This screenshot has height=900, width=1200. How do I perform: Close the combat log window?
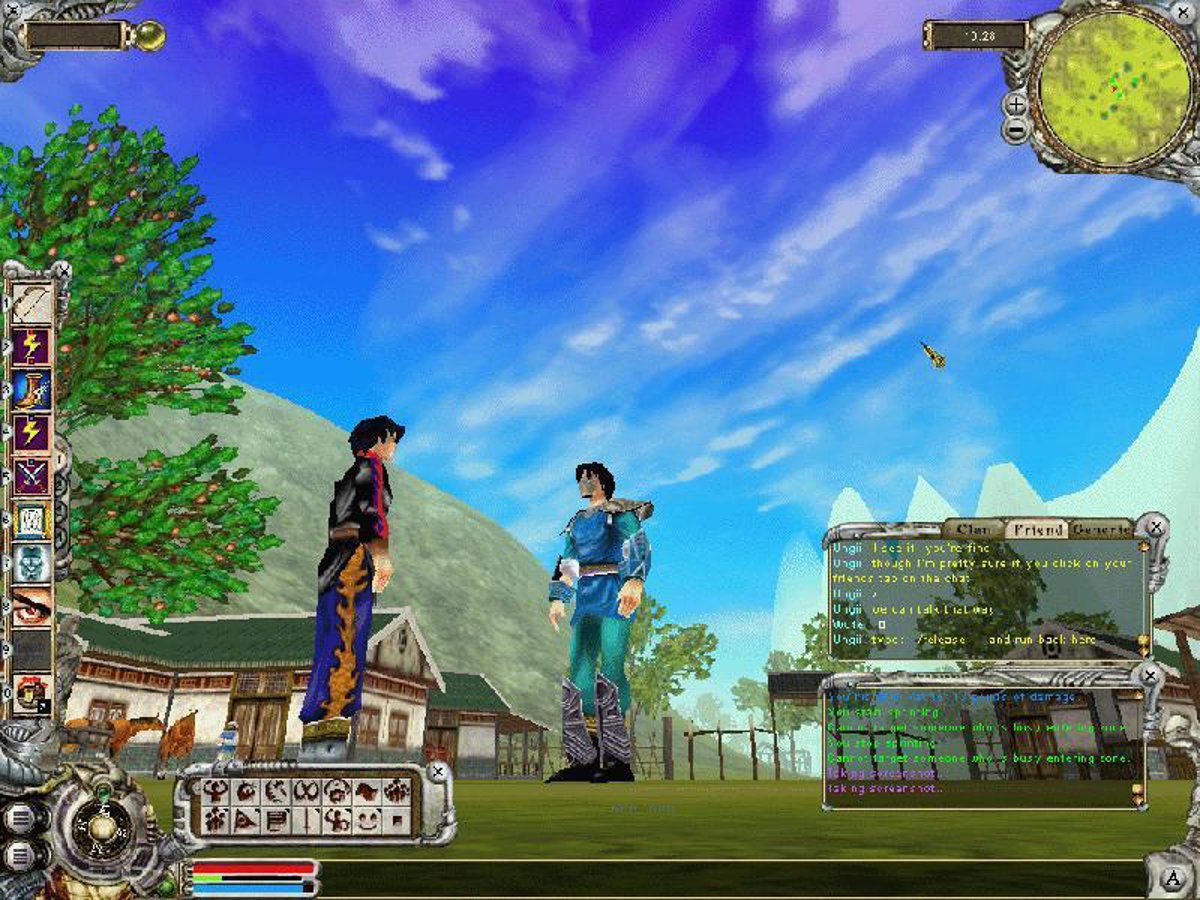coord(1151,676)
